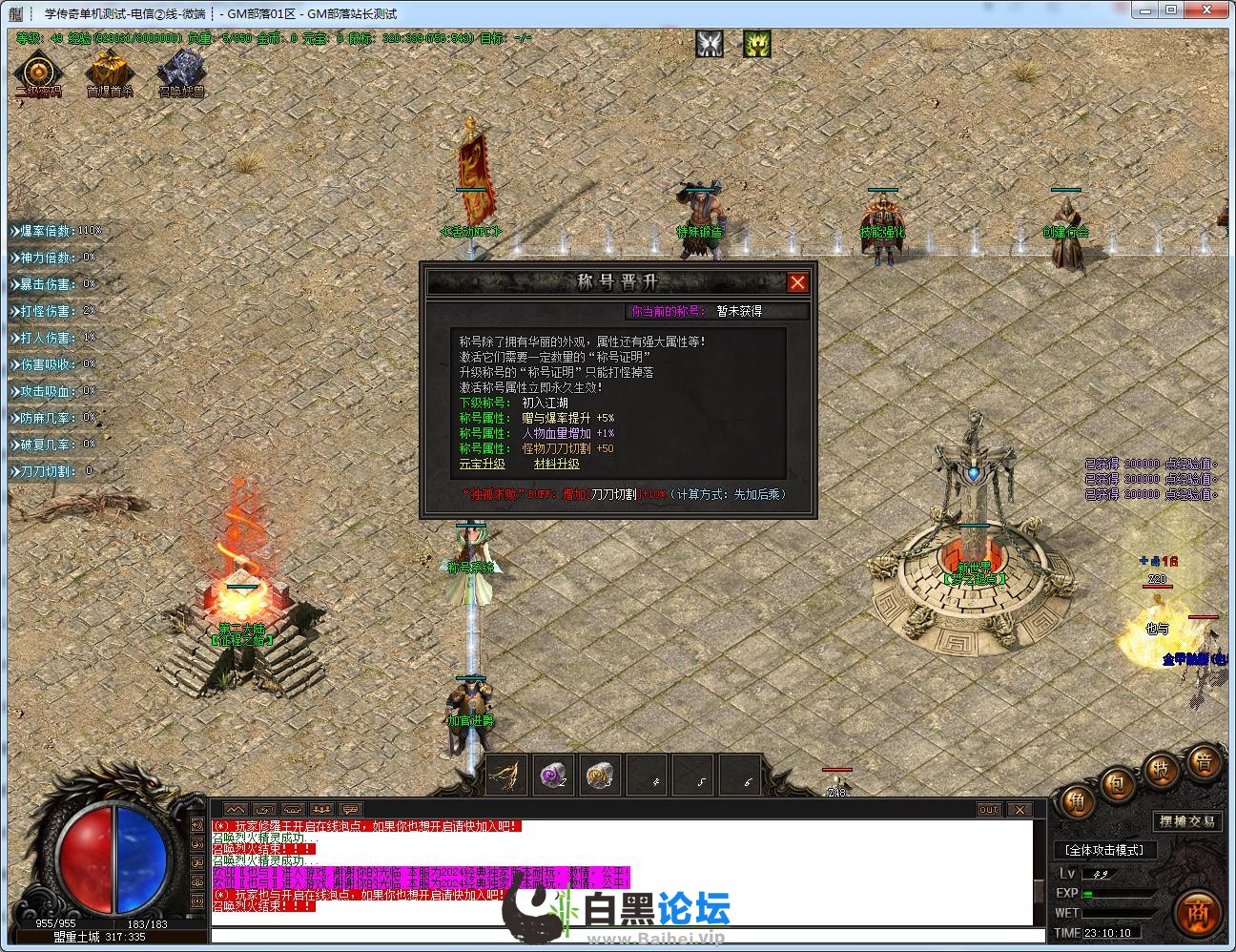Choose 材料升级 in the title dialog

pos(556,464)
